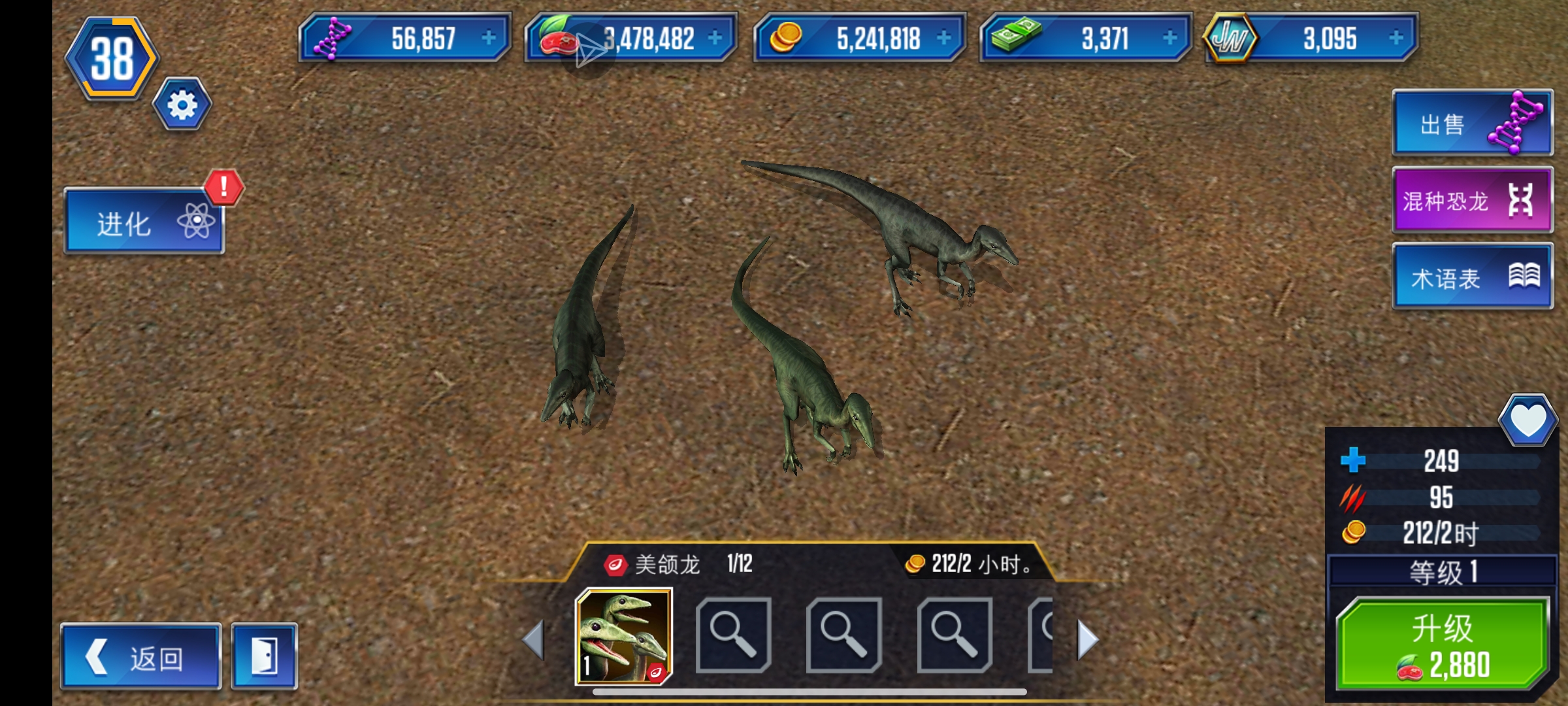Add more JW loyalty points
This screenshot has width=1568, height=706.
click(1396, 38)
